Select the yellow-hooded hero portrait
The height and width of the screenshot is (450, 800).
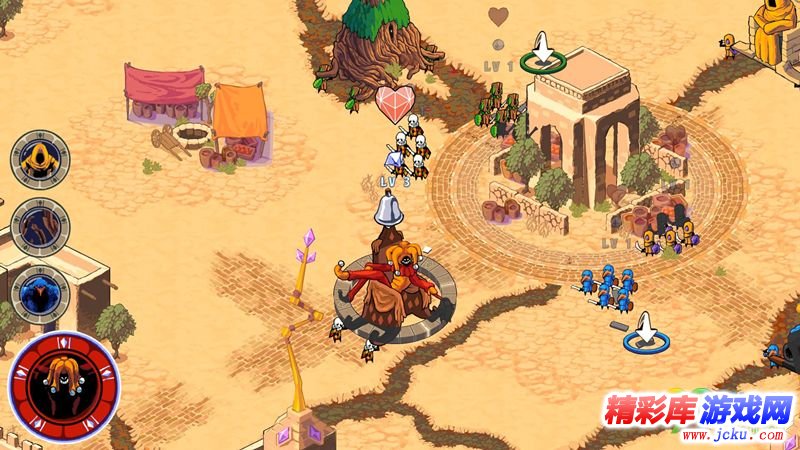pyautogui.click(x=40, y=160)
